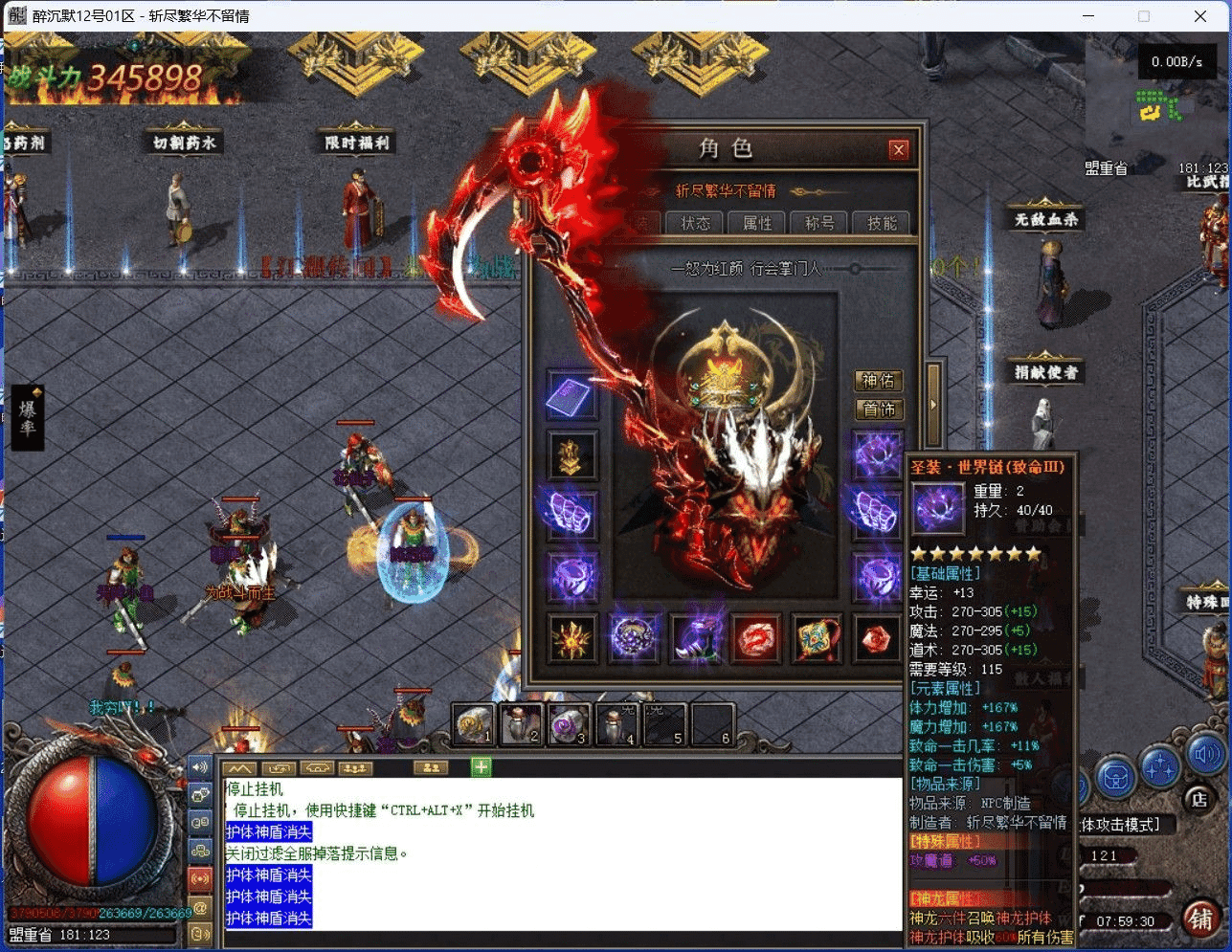This screenshot has height=952, width=1232.
Task: Open the 首饰 jewelry button
Action: [x=878, y=410]
